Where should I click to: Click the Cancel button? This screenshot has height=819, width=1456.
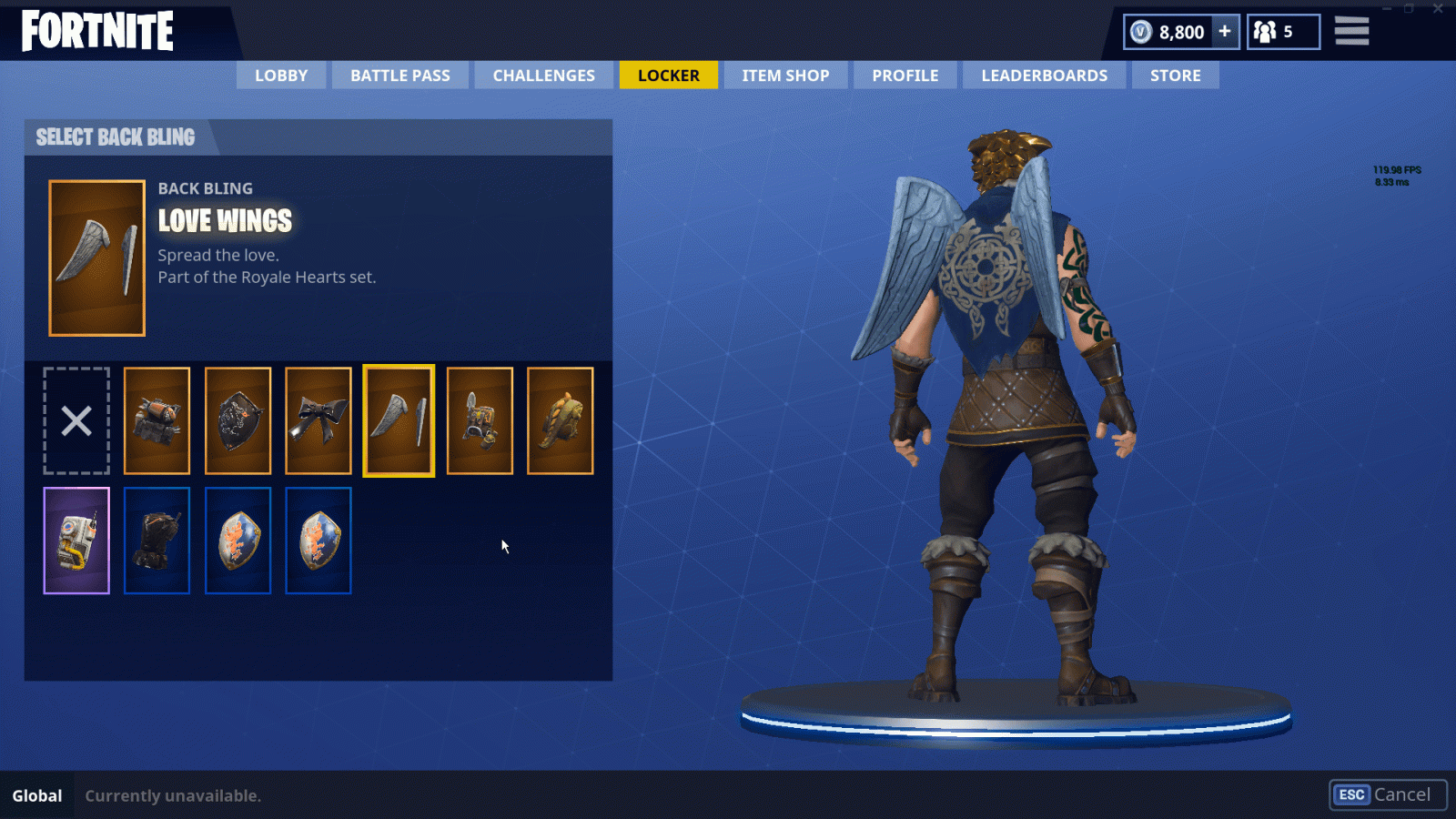tap(1389, 794)
